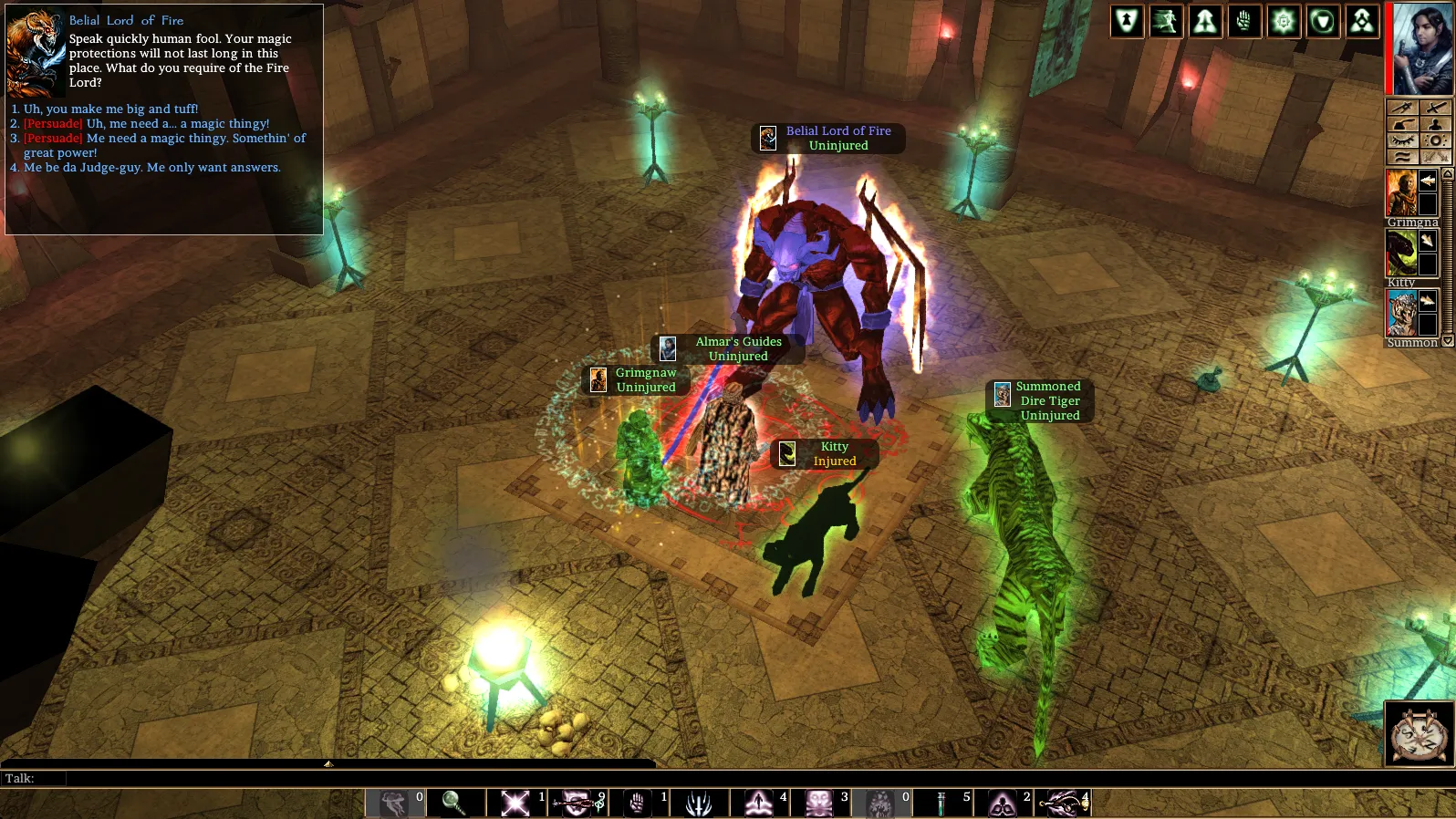Viewport: 1456px width, 819px height.
Task: Click the player character portrait
Action: coord(1421,49)
